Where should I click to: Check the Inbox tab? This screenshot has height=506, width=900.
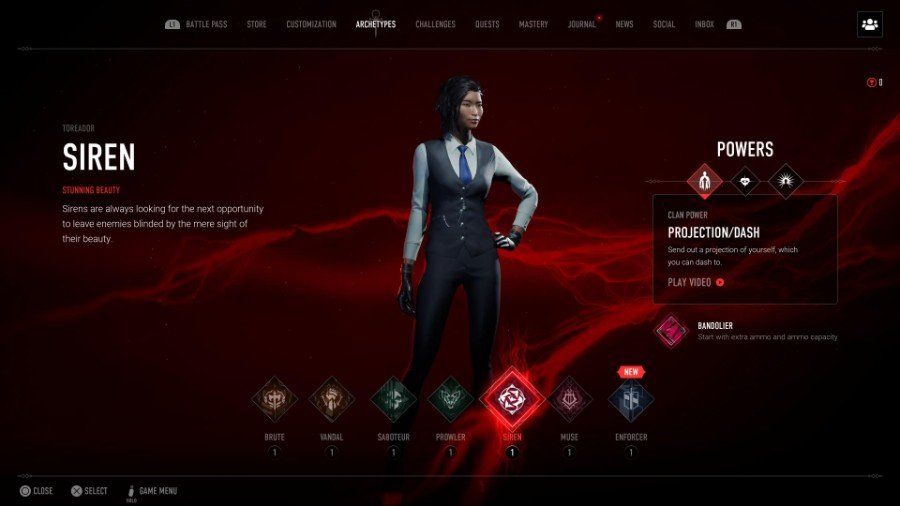tap(704, 24)
